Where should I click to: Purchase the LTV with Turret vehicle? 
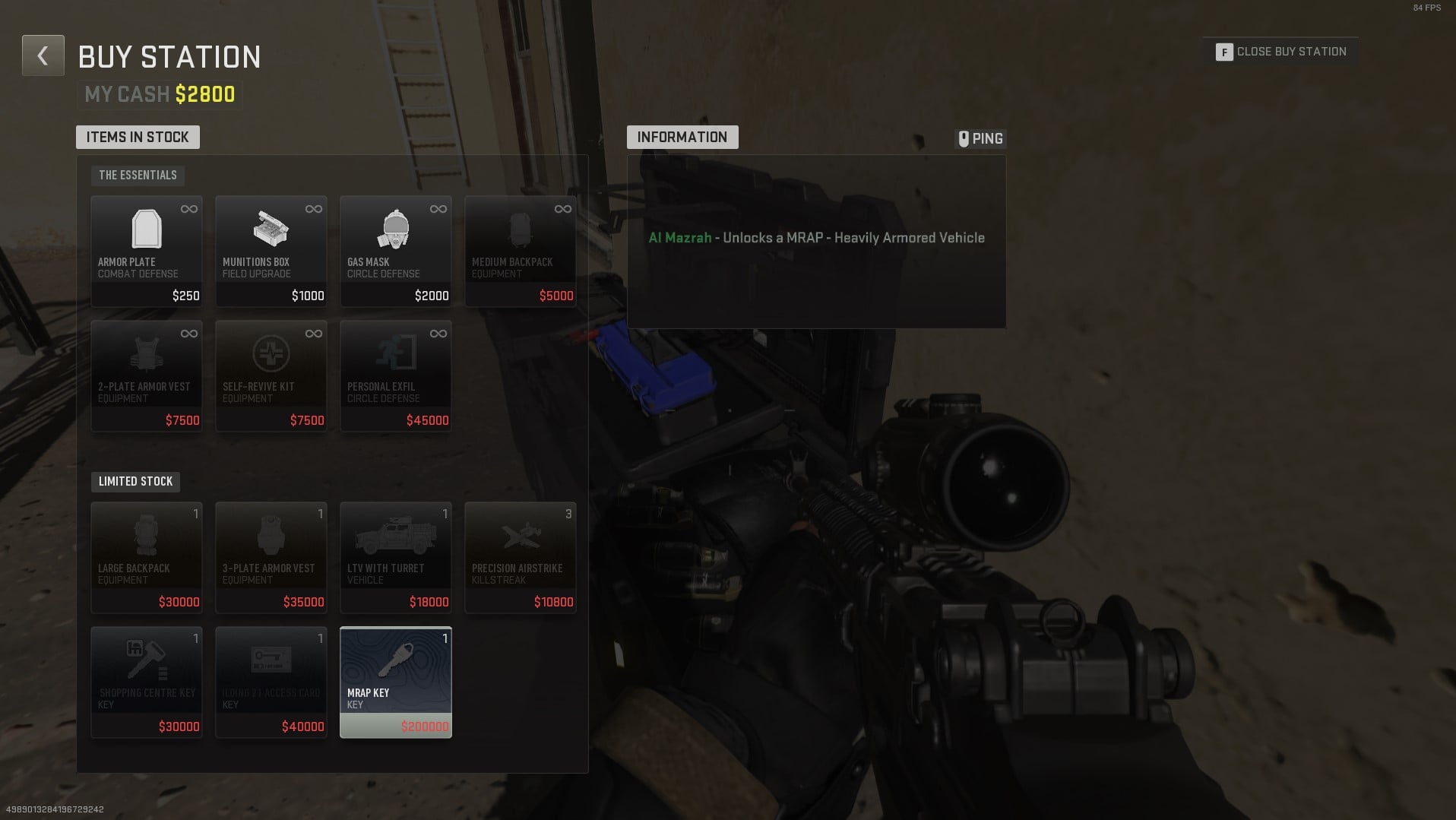[x=395, y=556]
